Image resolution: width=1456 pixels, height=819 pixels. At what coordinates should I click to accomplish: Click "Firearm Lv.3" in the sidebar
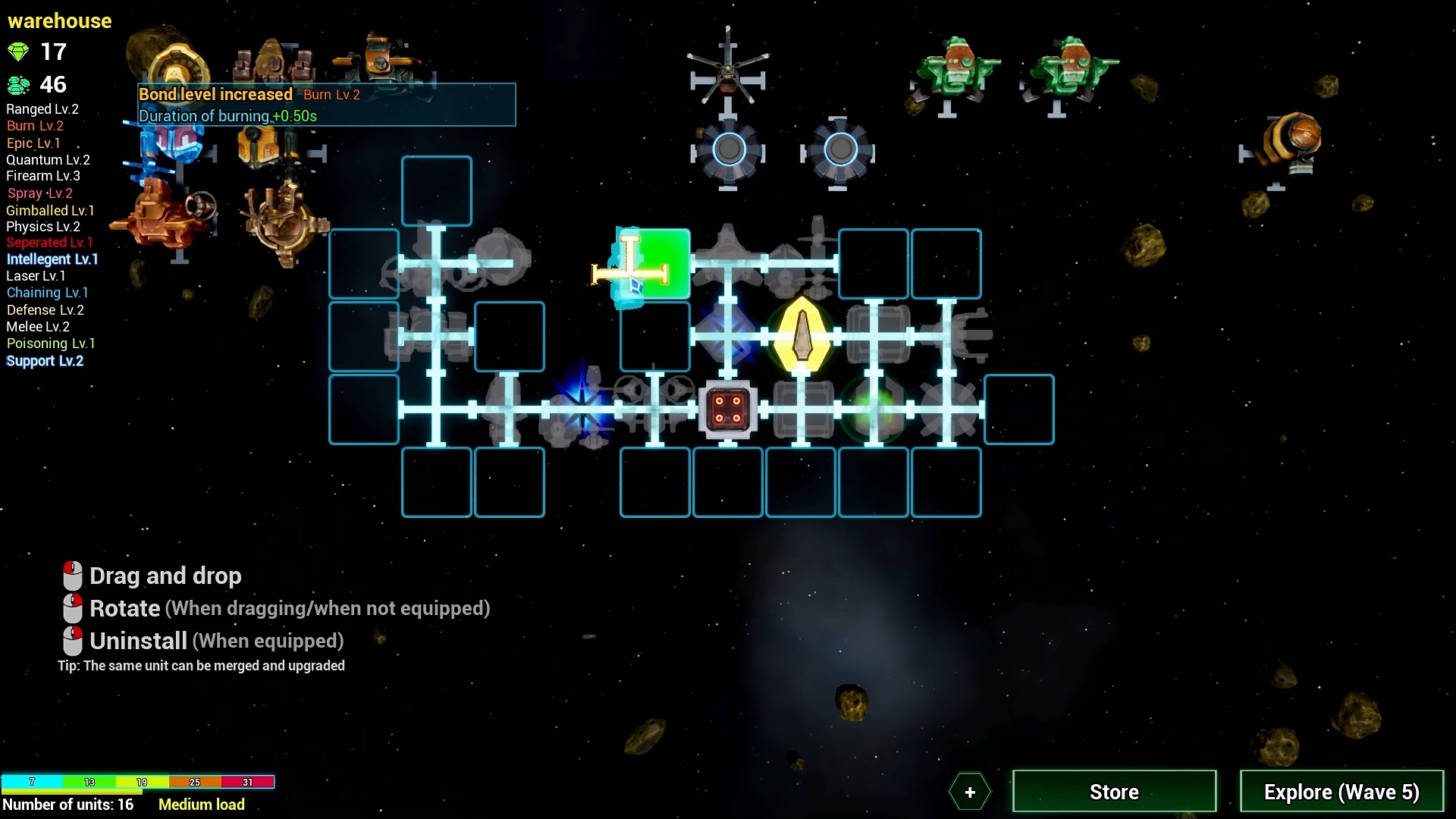pyautogui.click(x=43, y=176)
